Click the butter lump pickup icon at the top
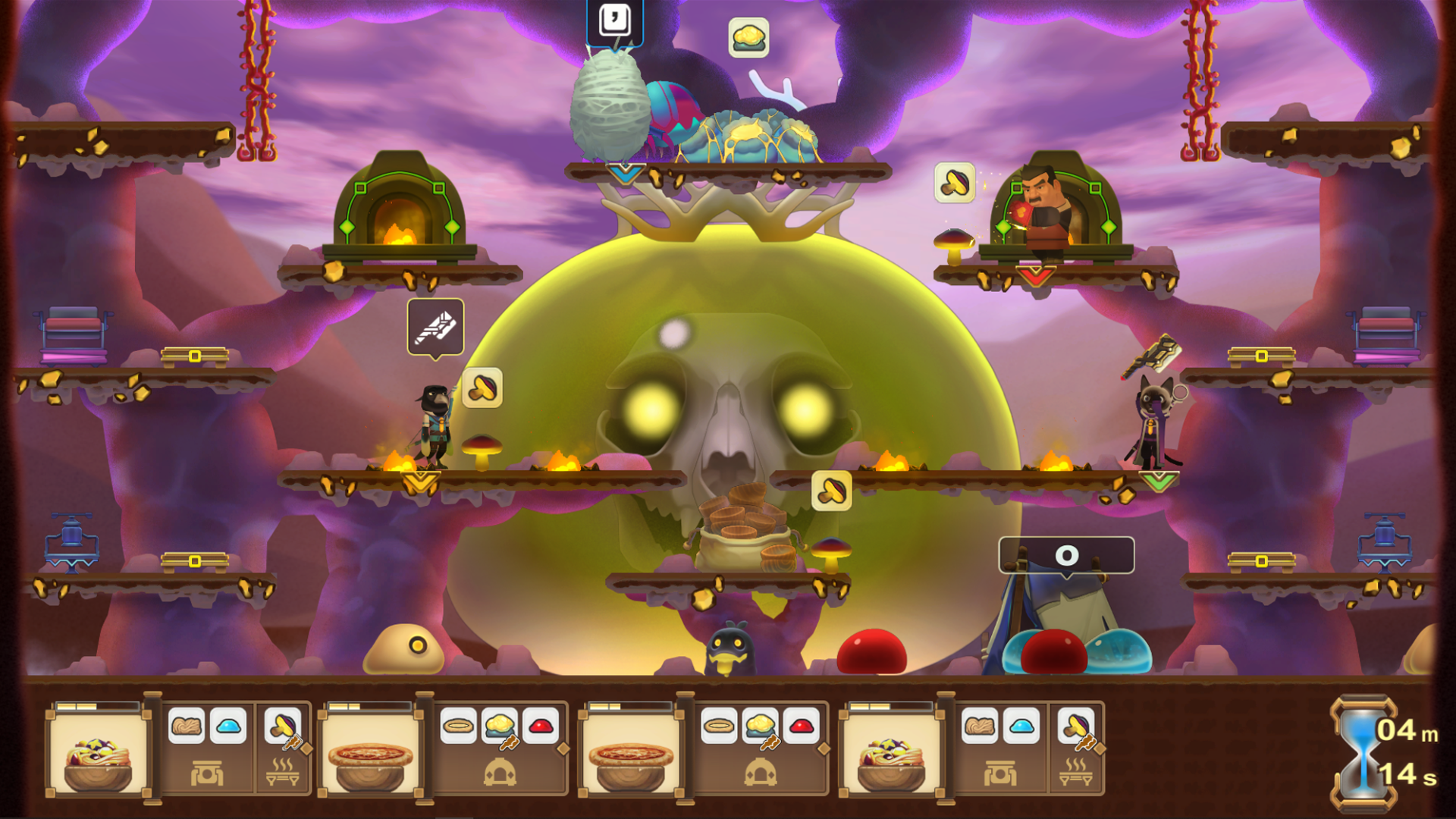The height and width of the screenshot is (819, 1456). point(747,38)
